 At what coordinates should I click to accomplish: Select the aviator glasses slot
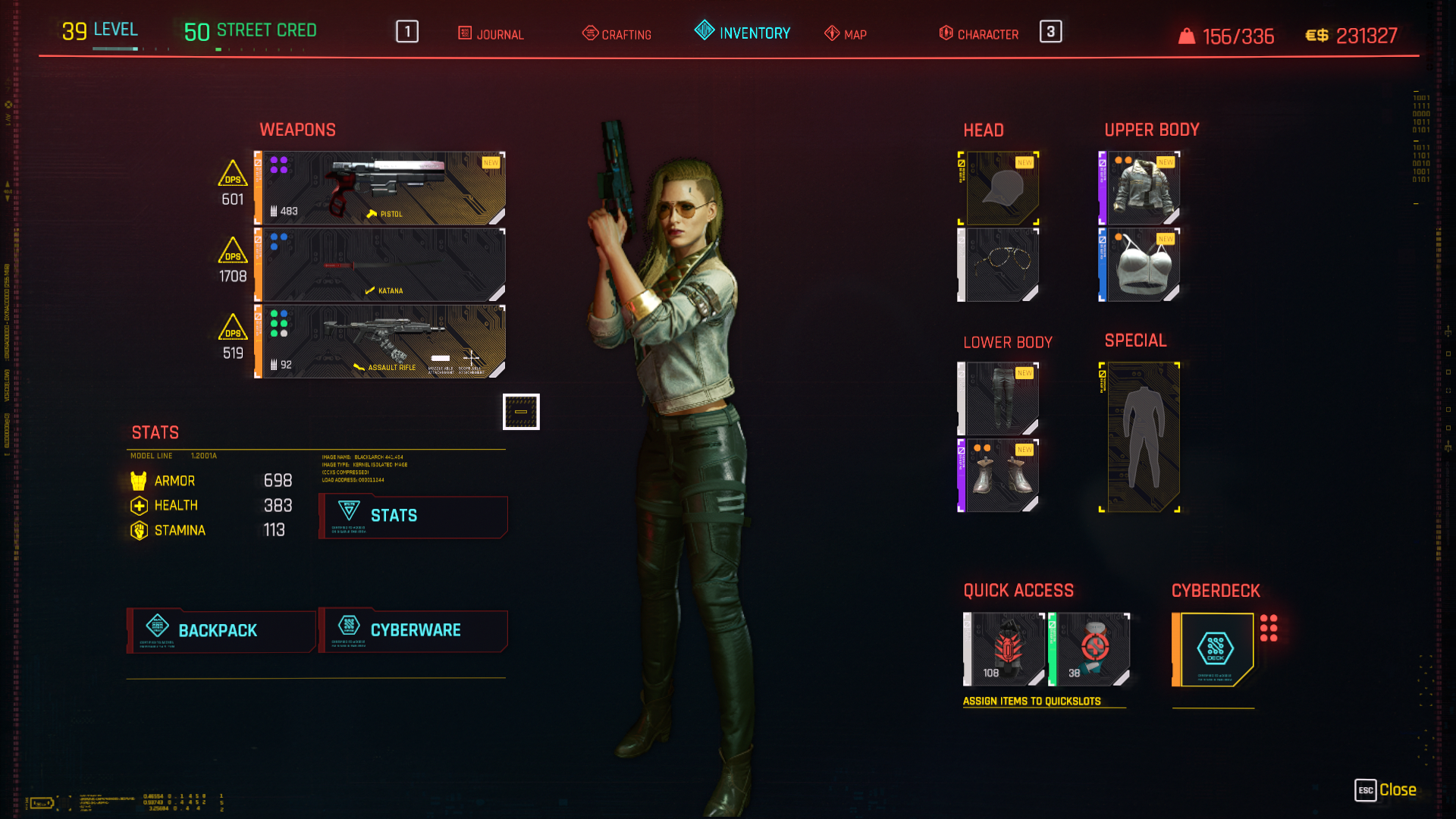click(x=1001, y=265)
